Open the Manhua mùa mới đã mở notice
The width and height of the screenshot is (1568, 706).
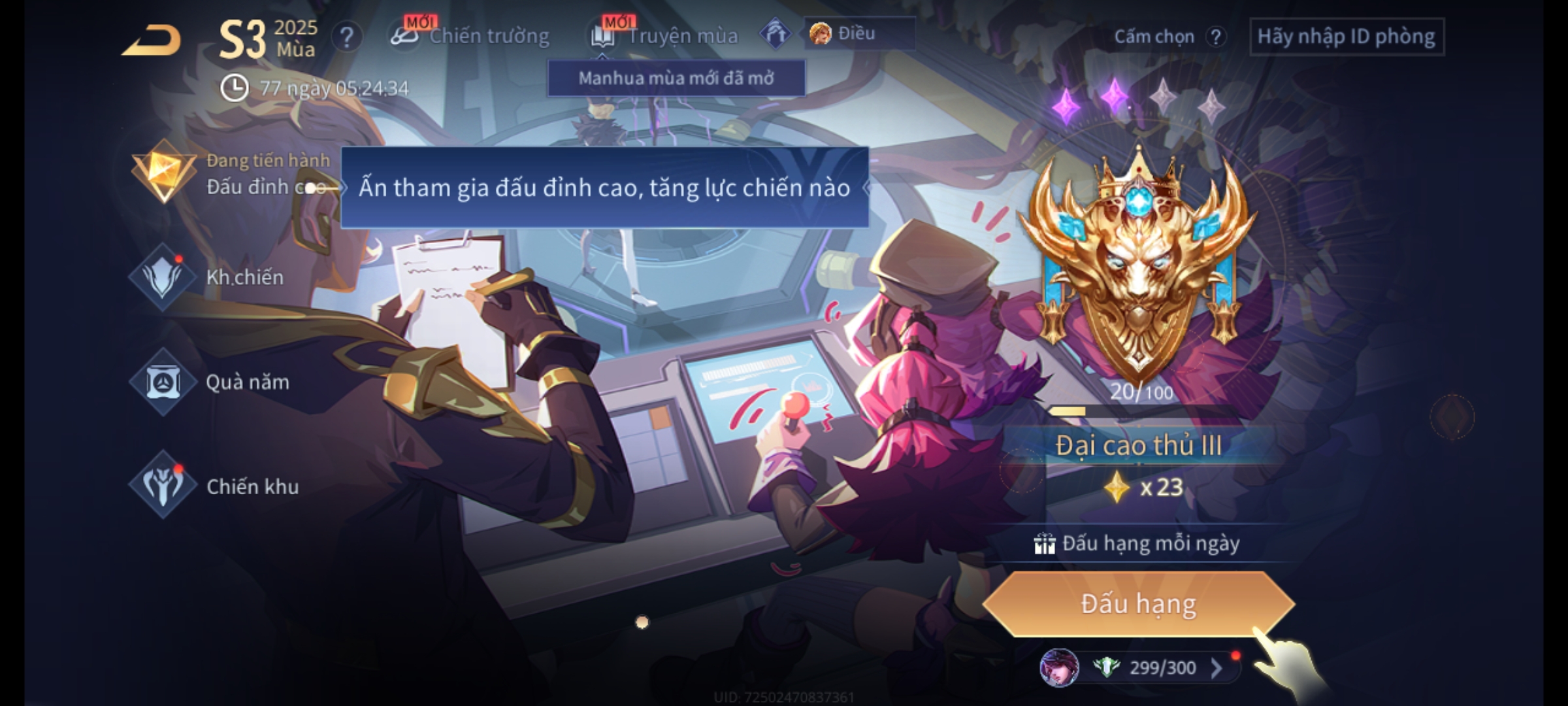click(676, 78)
